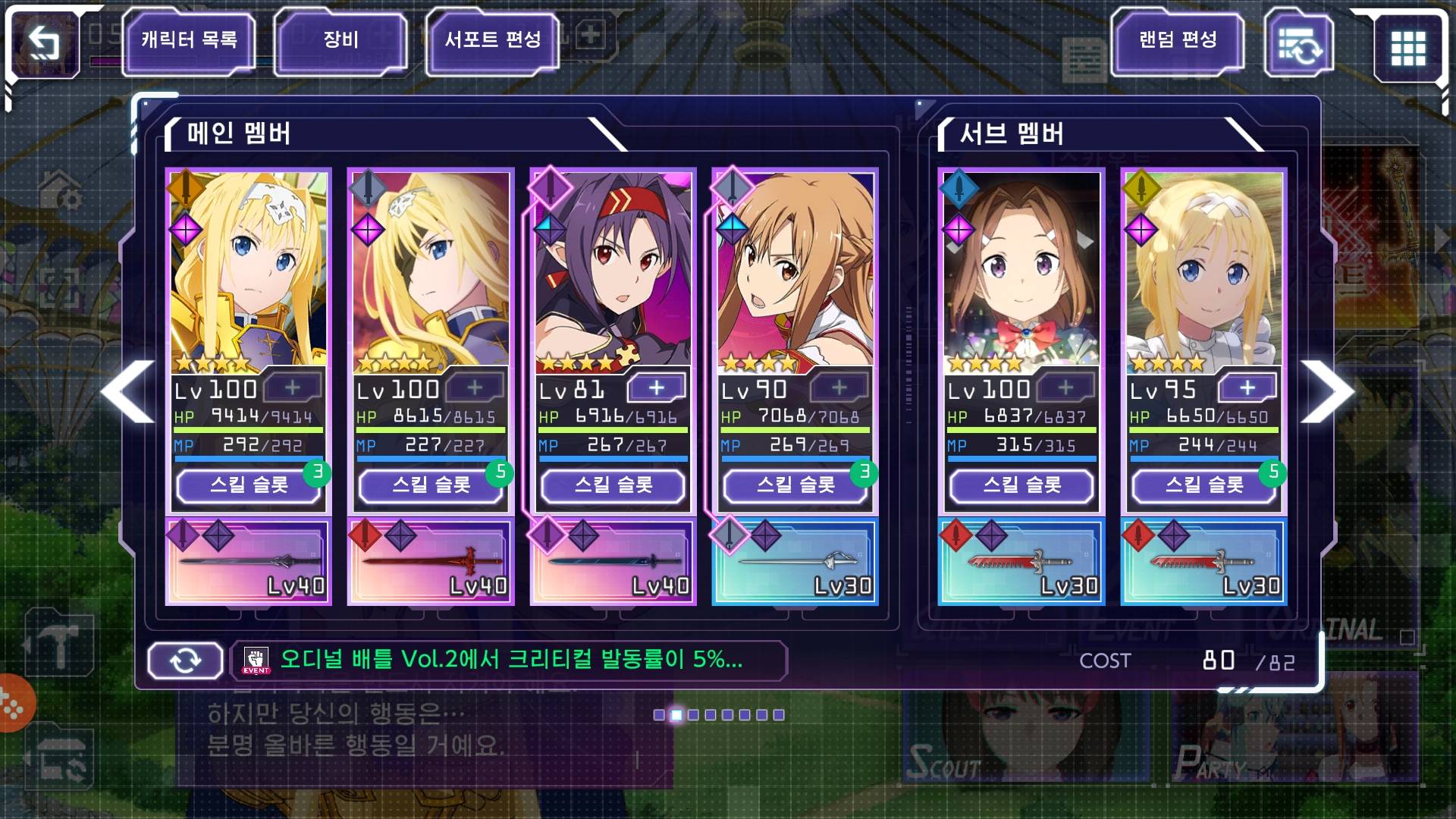
Task: Open the 서포트 편성 support formation
Action: [x=493, y=40]
